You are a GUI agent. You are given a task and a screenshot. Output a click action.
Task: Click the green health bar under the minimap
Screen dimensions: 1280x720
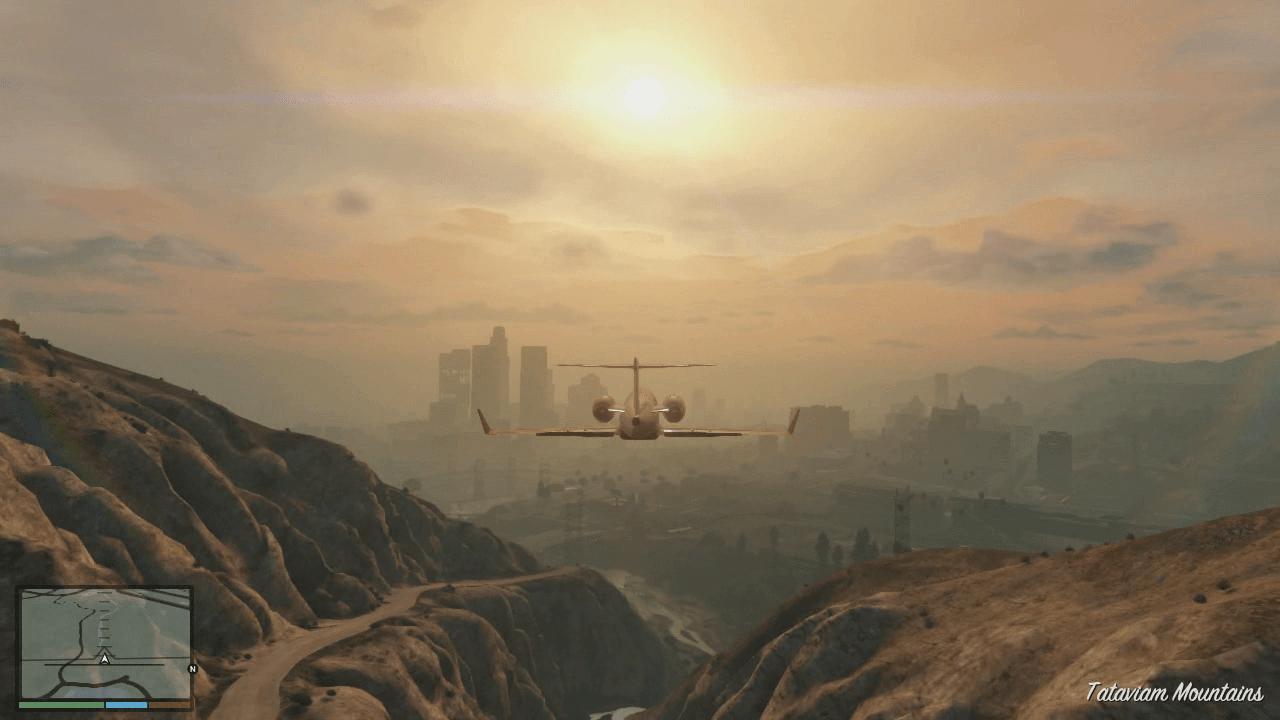coord(59,704)
